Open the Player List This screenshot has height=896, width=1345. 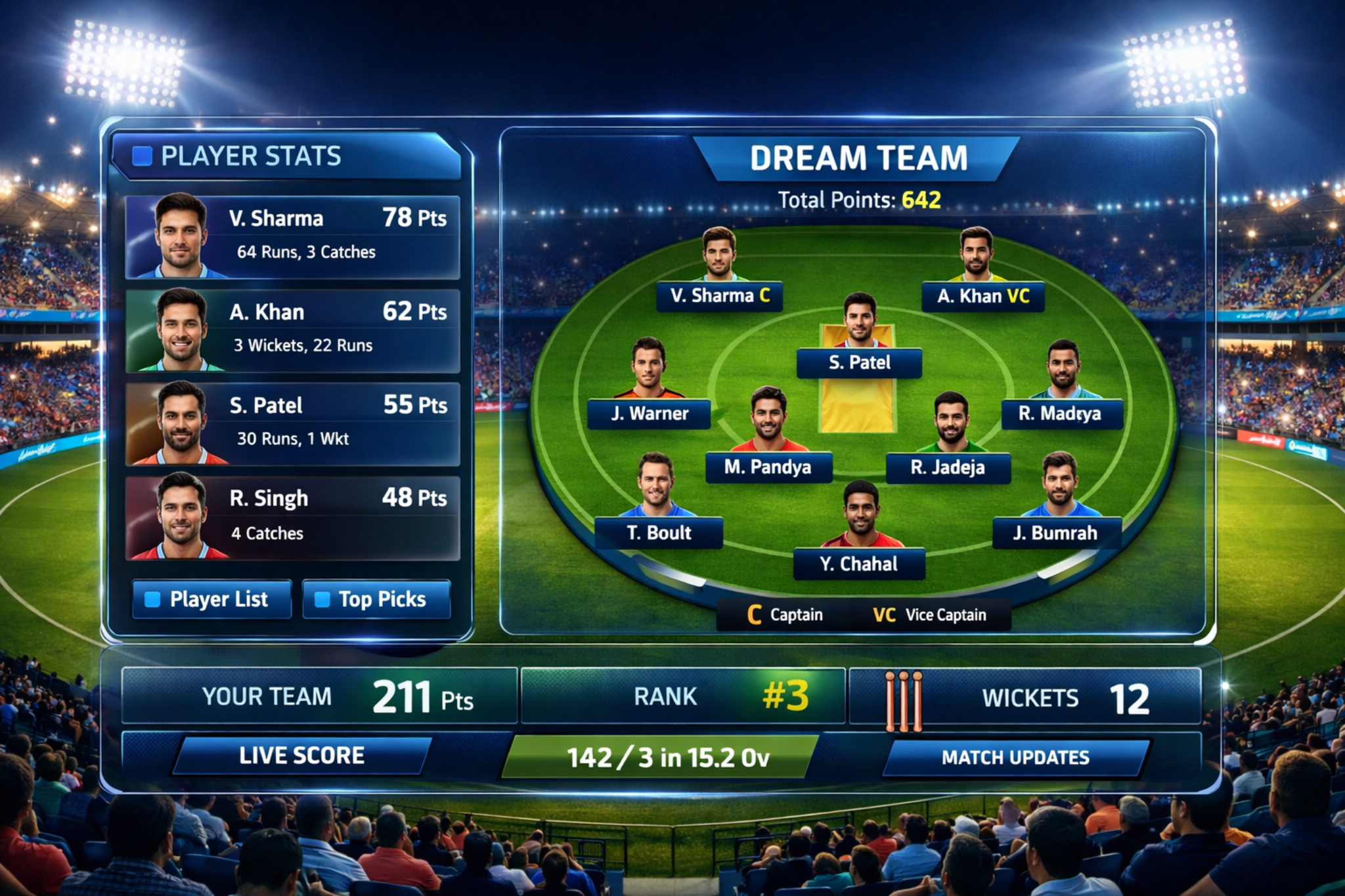coord(211,599)
